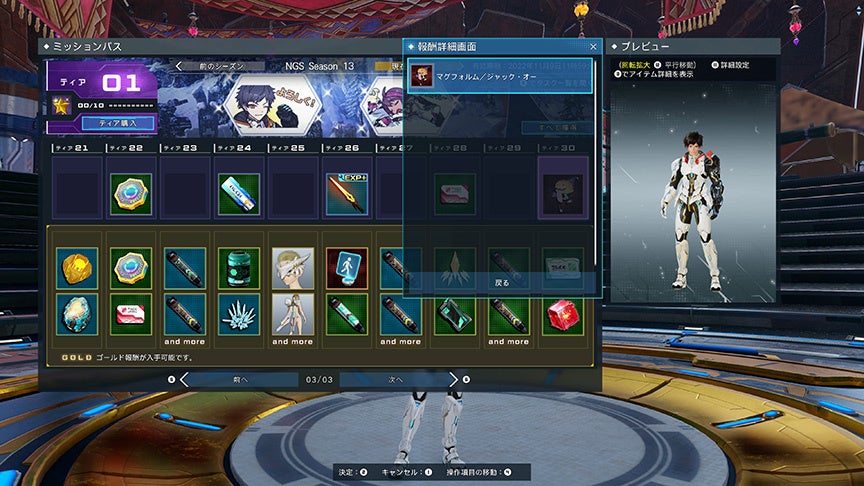Purchase tiers with ティア購入 button
The image size is (864, 486).
[x=126, y=123]
